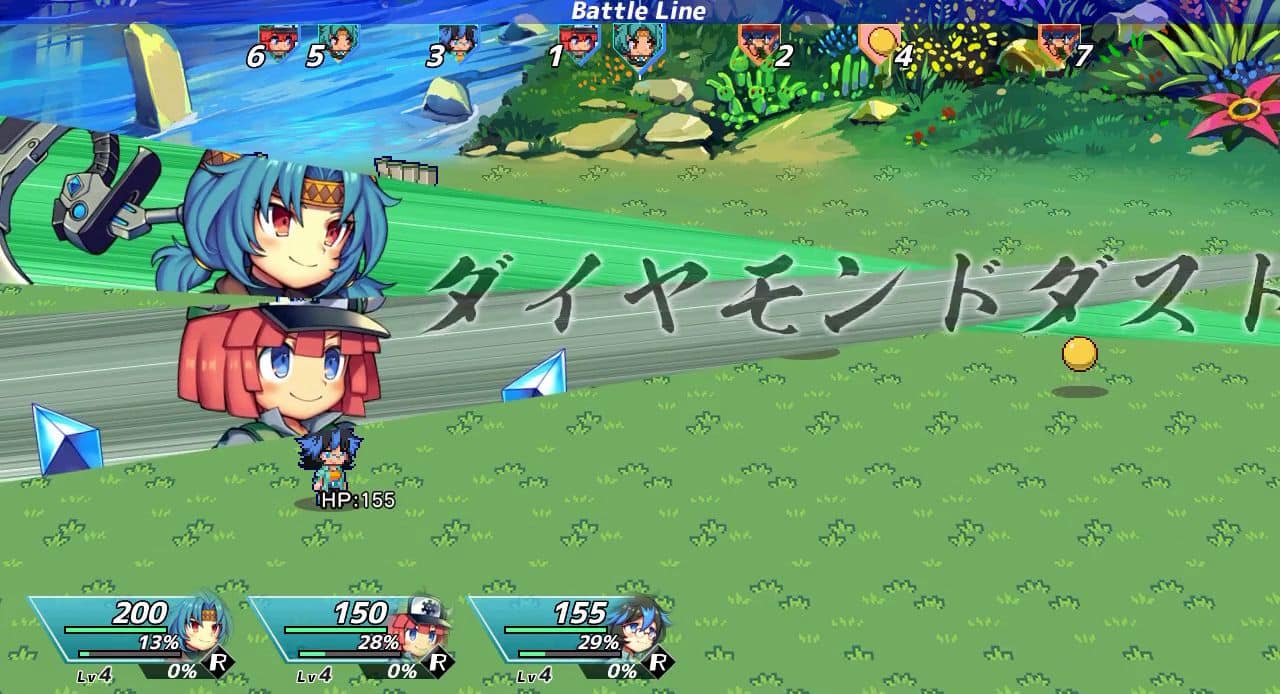This screenshot has width=1280, height=694.
Task: Click the R badge on the 150 HP panel
Action: click(437, 662)
